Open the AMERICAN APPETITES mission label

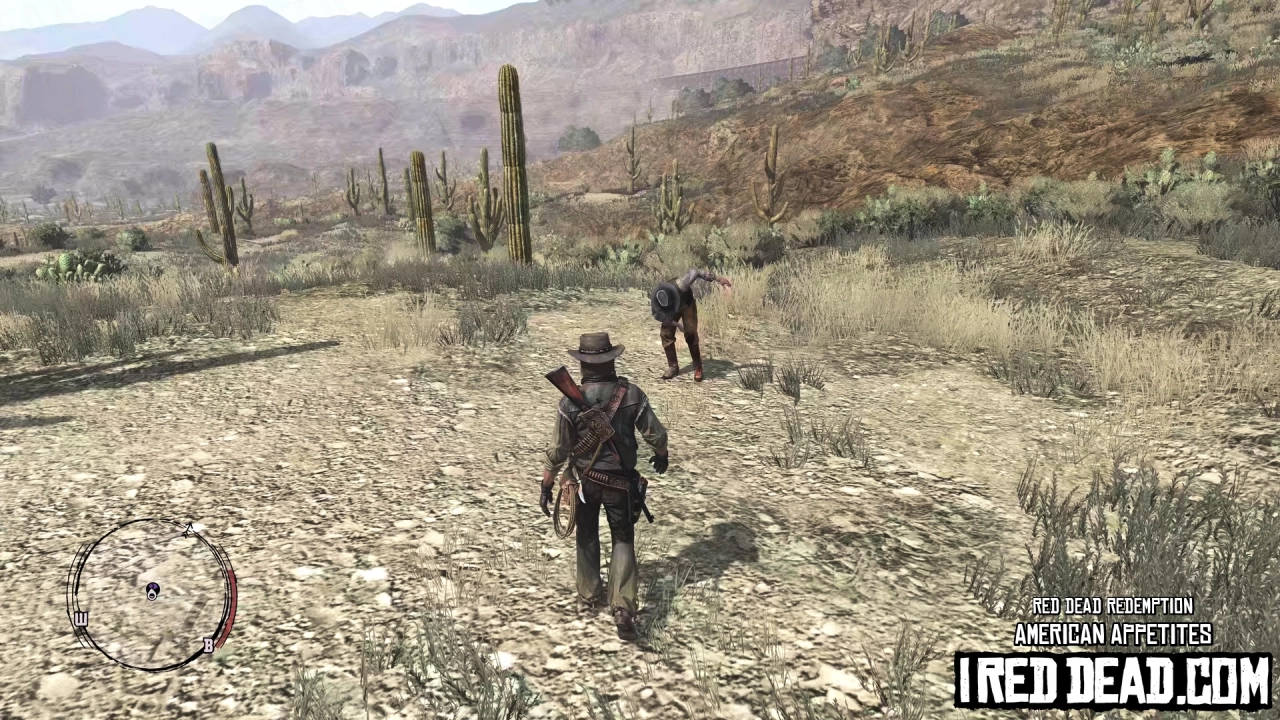1111,633
